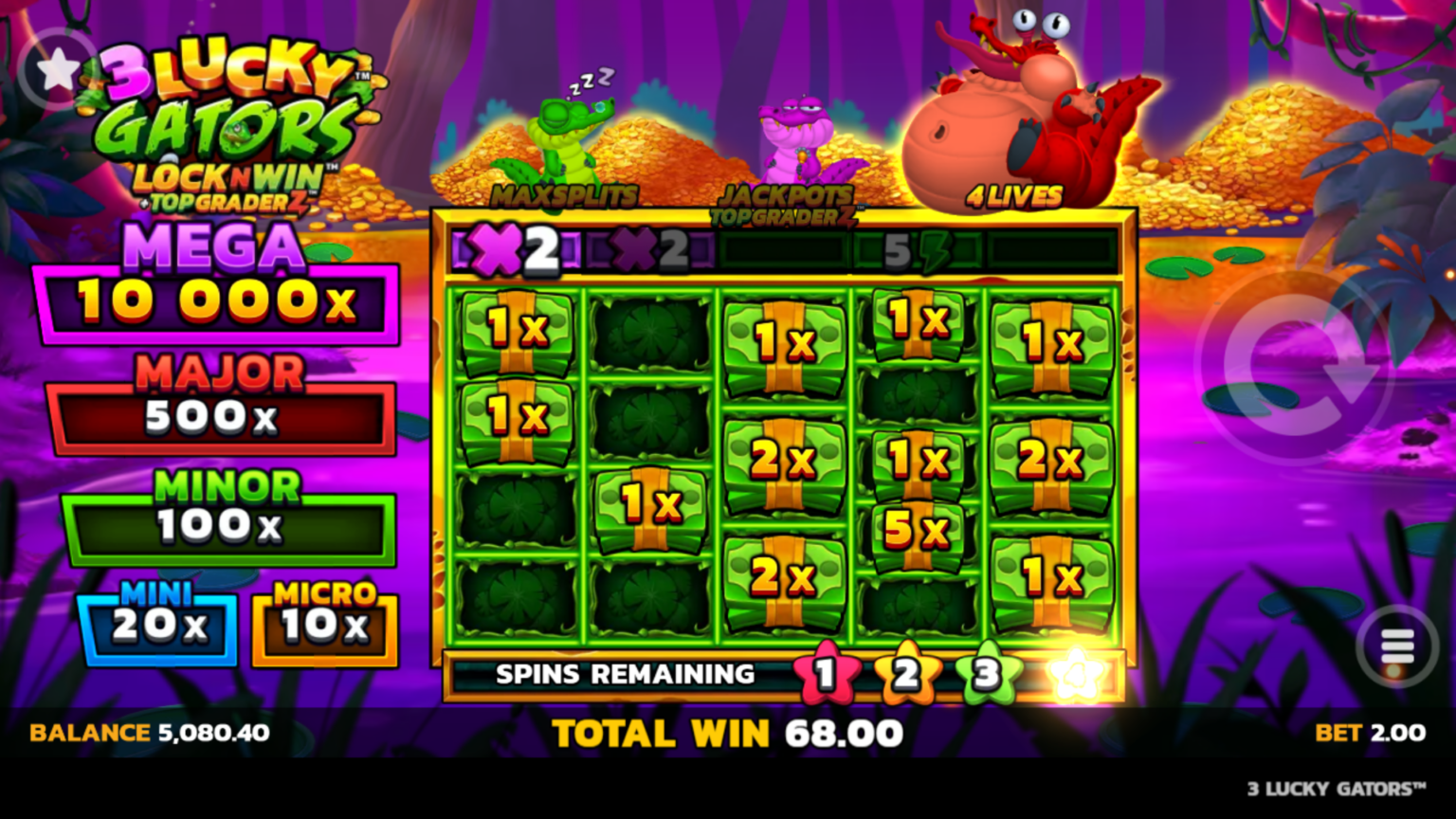Open the MaxSplits feature panel
This screenshot has width=1456, height=819.
click(566, 195)
